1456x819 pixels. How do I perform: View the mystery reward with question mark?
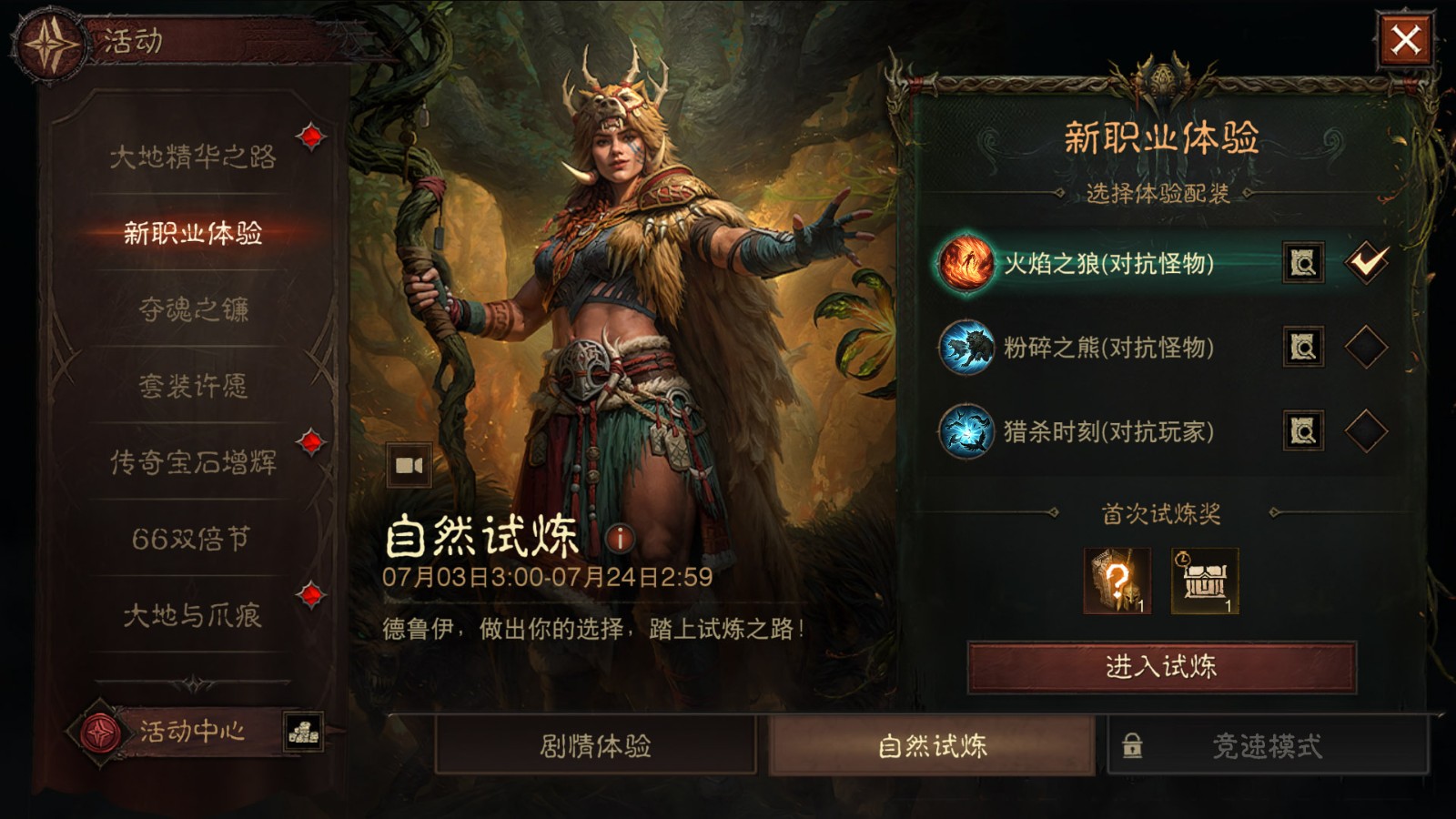[x=1117, y=581]
